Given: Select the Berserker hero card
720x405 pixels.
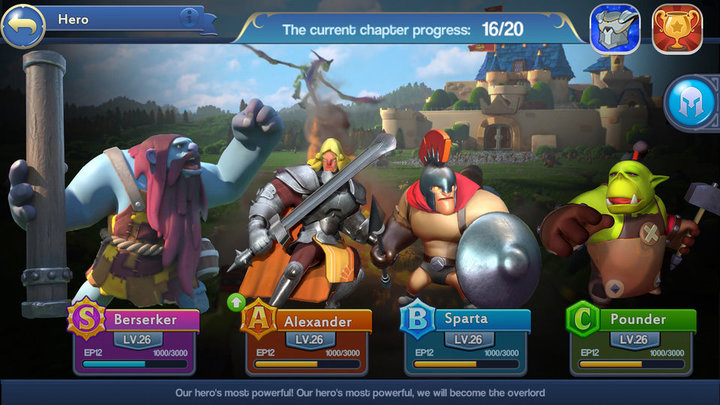Looking at the screenshot, I should [x=136, y=340].
